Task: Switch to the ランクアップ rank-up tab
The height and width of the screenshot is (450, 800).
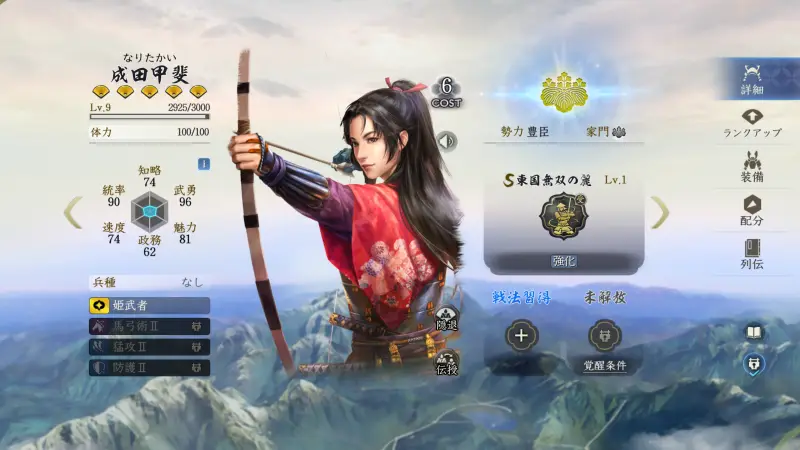Action: coord(753,123)
